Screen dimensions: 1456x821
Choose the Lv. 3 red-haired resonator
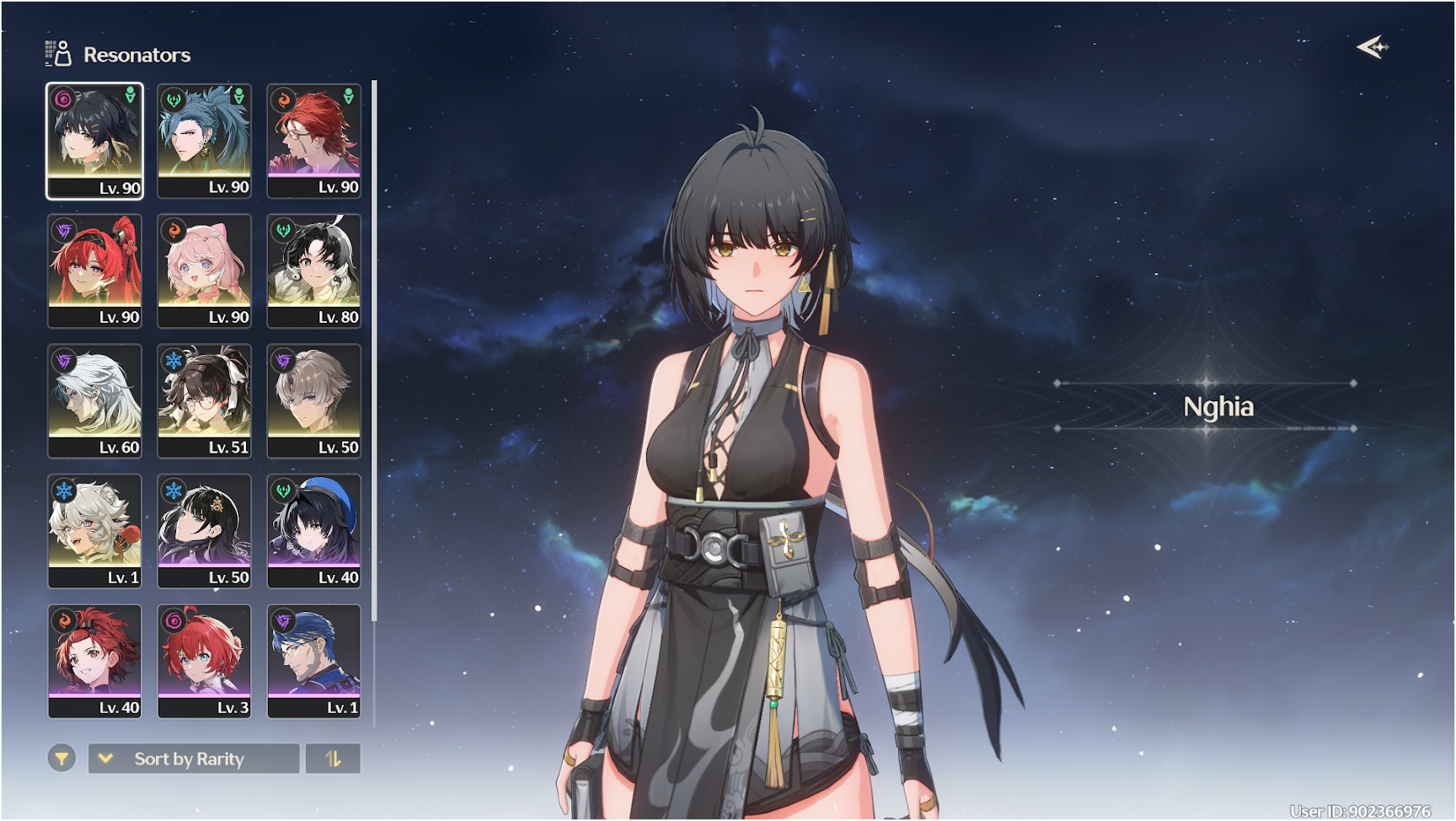click(204, 661)
